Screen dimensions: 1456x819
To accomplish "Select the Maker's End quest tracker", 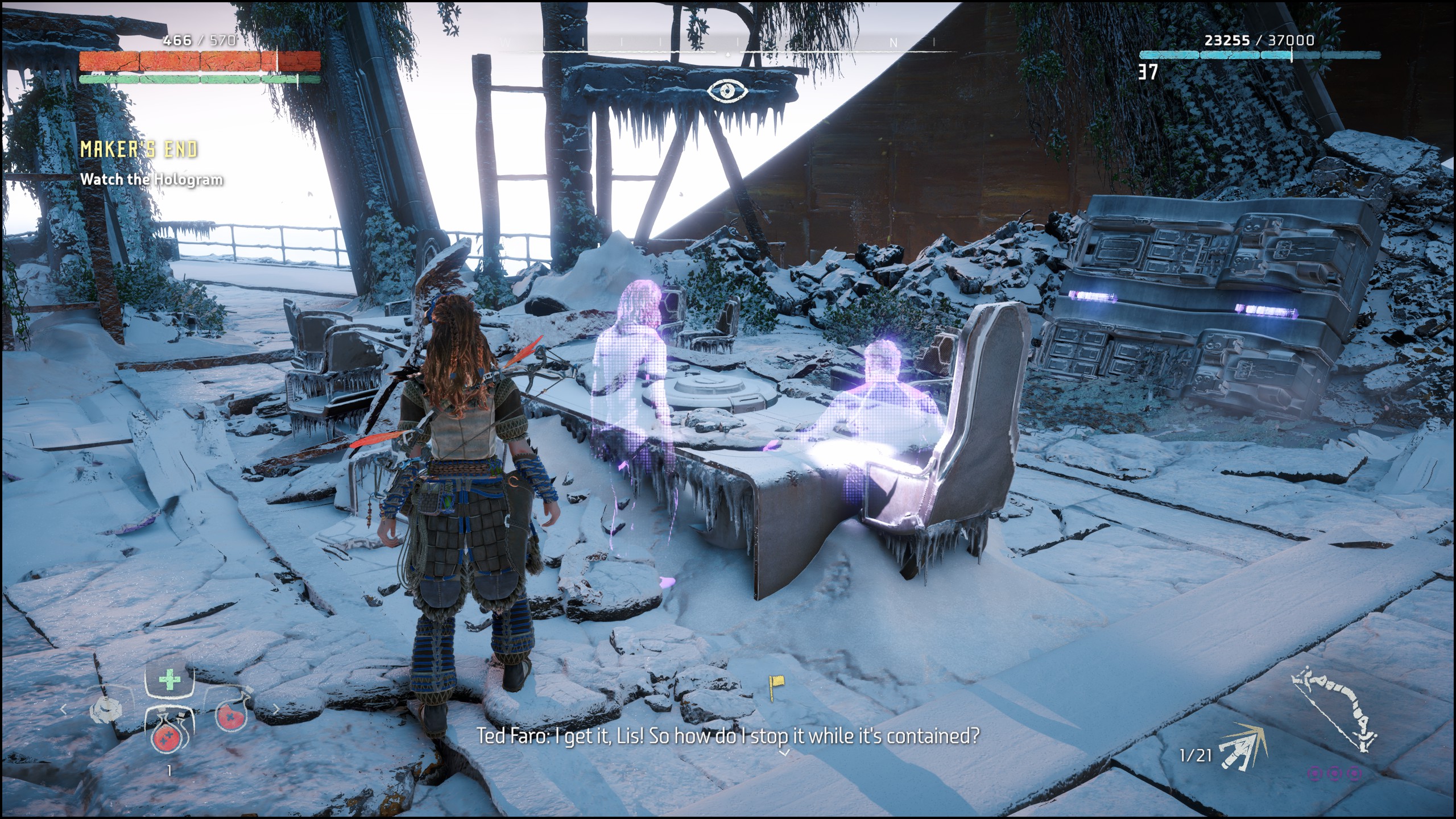I will 139,150.
